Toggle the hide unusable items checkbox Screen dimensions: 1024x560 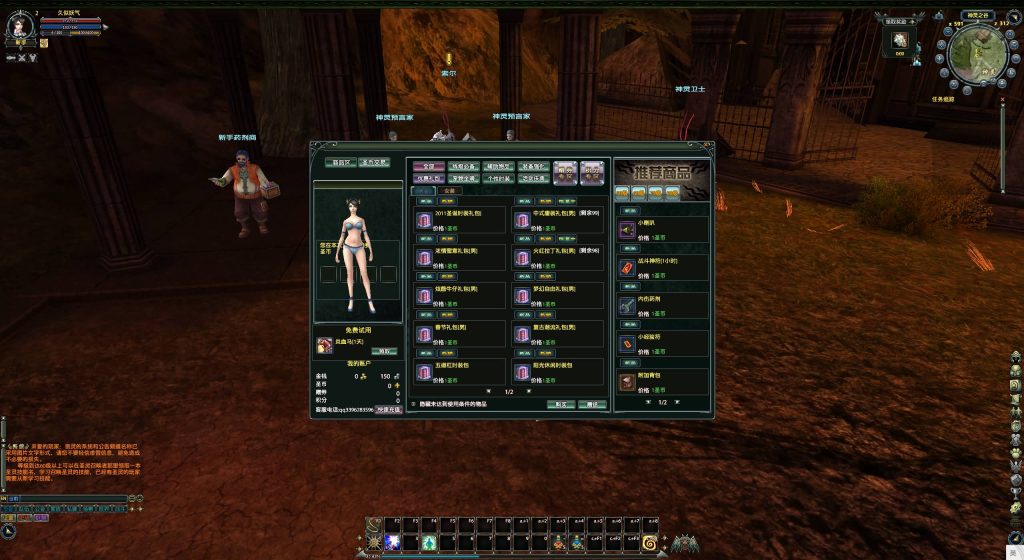(x=414, y=405)
